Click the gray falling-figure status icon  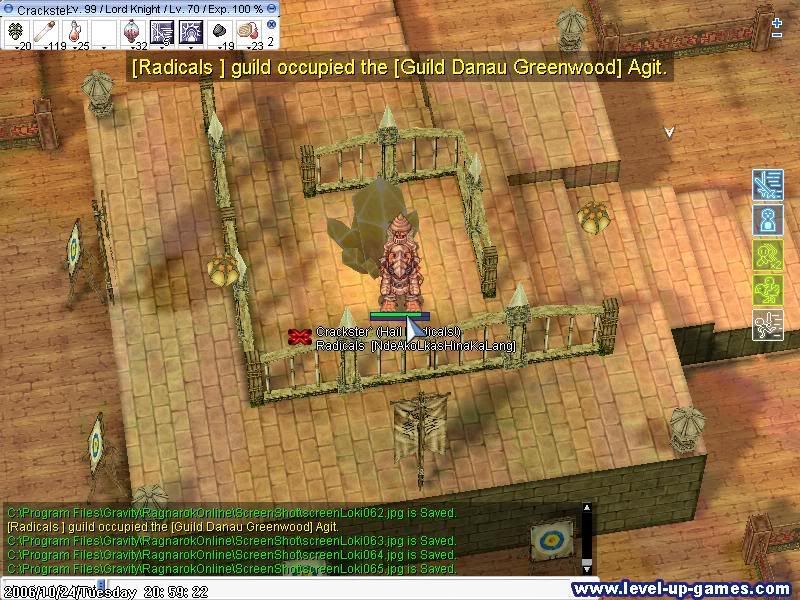[767, 325]
